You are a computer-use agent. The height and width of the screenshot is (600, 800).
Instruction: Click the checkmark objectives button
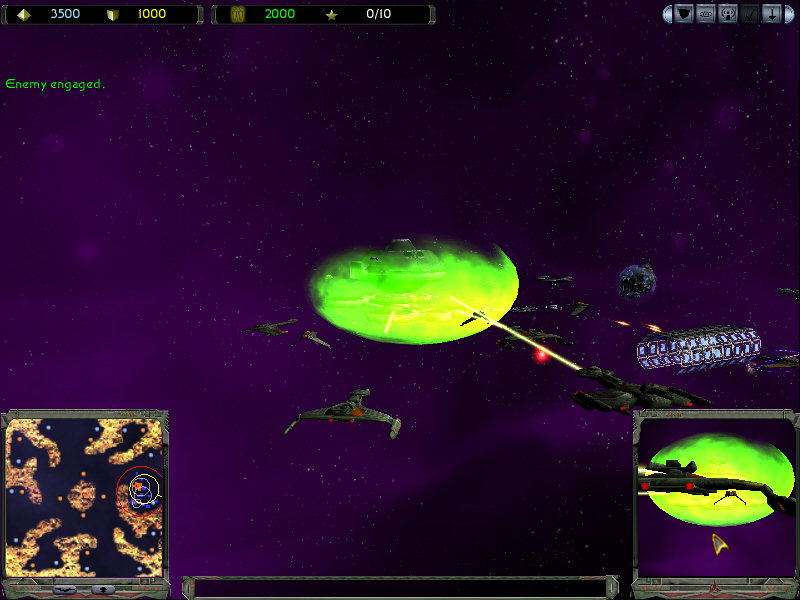pyautogui.click(x=751, y=14)
